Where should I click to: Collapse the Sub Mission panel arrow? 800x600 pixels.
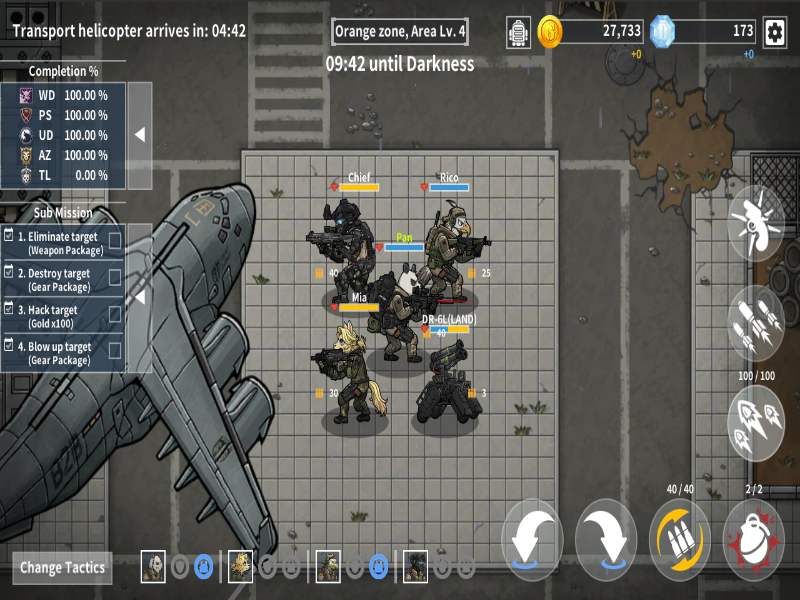pyautogui.click(x=140, y=297)
